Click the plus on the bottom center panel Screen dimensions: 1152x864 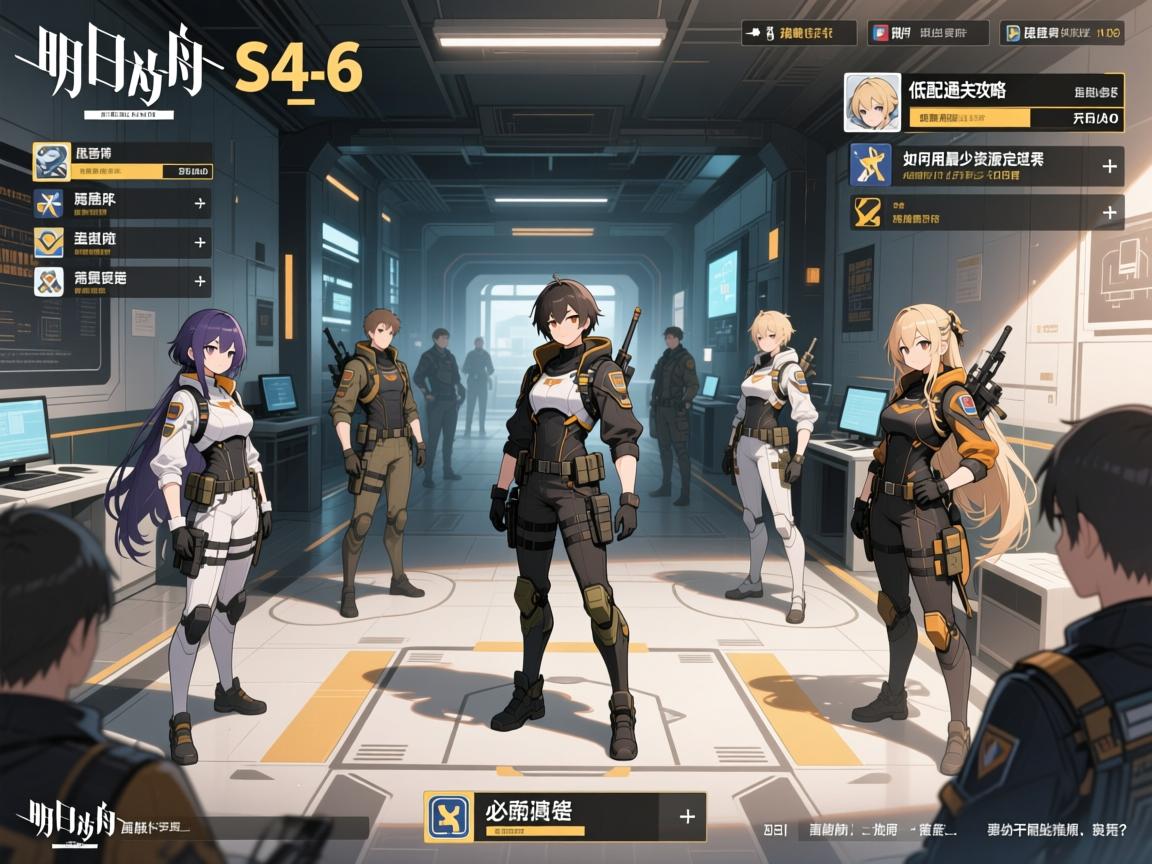pos(687,816)
